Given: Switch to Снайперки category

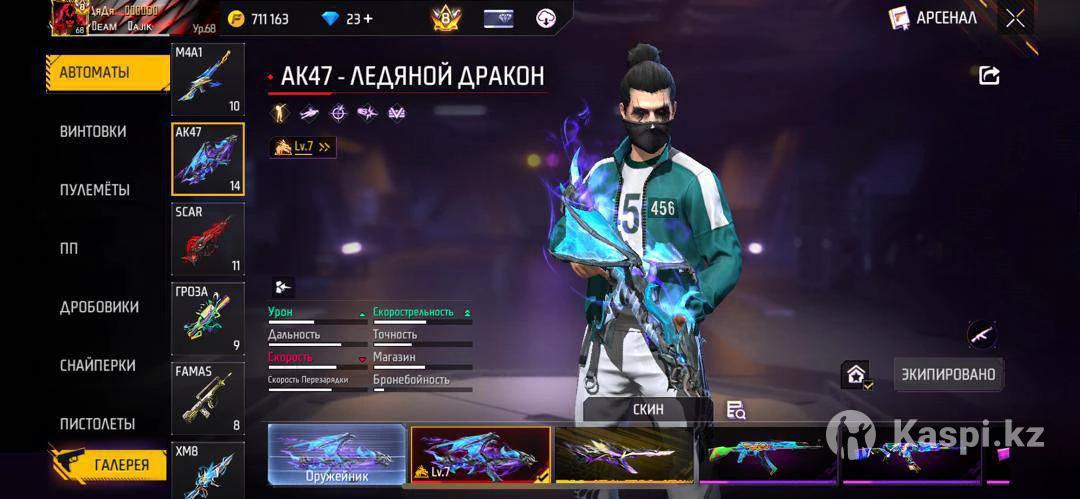Looking at the screenshot, I should point(97,366).
